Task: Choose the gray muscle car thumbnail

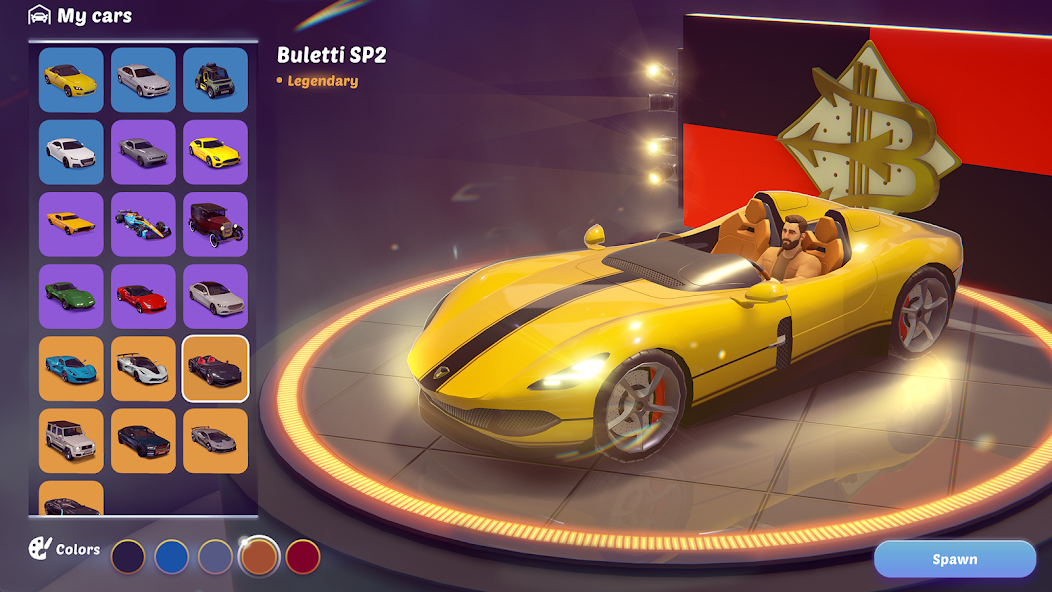Action: coord(143,152)
